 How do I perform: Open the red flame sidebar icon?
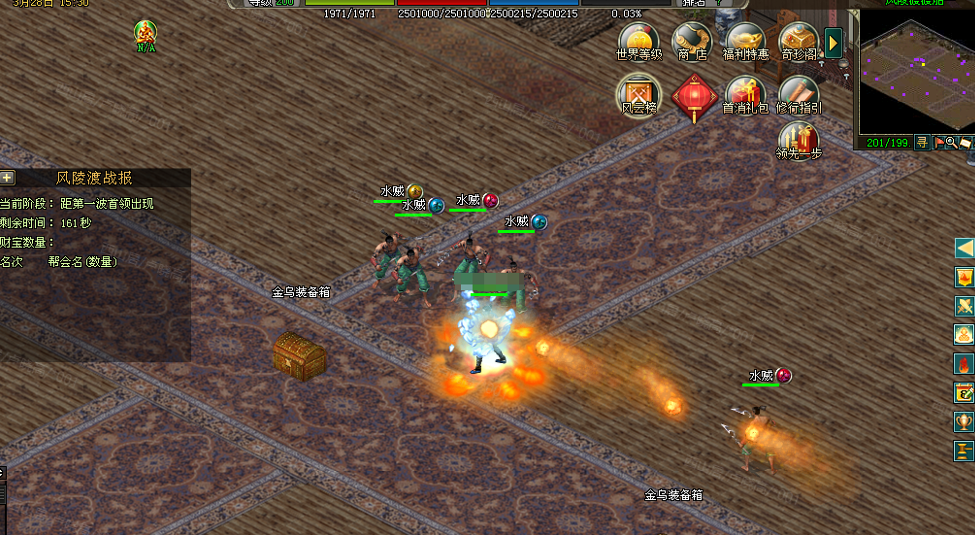coord(964,364)
